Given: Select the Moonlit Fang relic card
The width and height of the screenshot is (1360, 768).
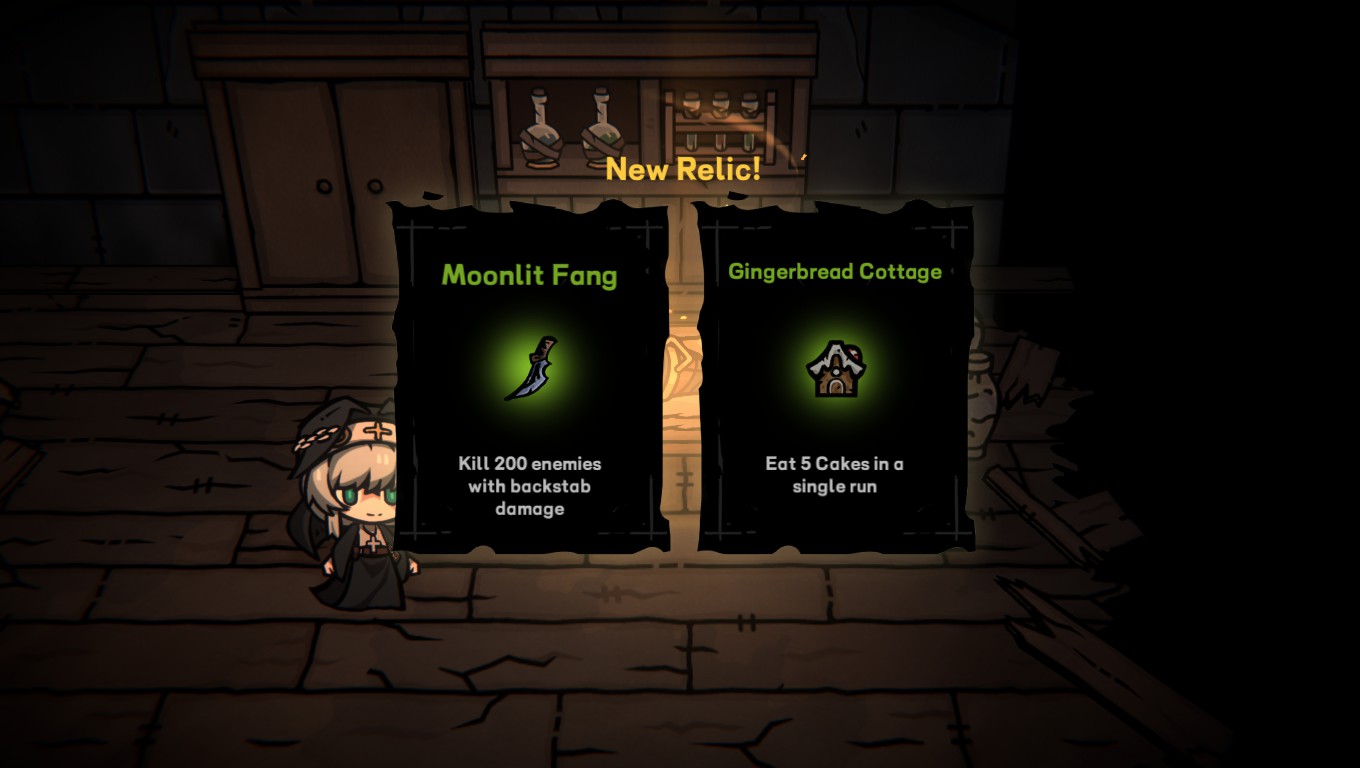Looking at the screenshot, I should pos(529,377).
